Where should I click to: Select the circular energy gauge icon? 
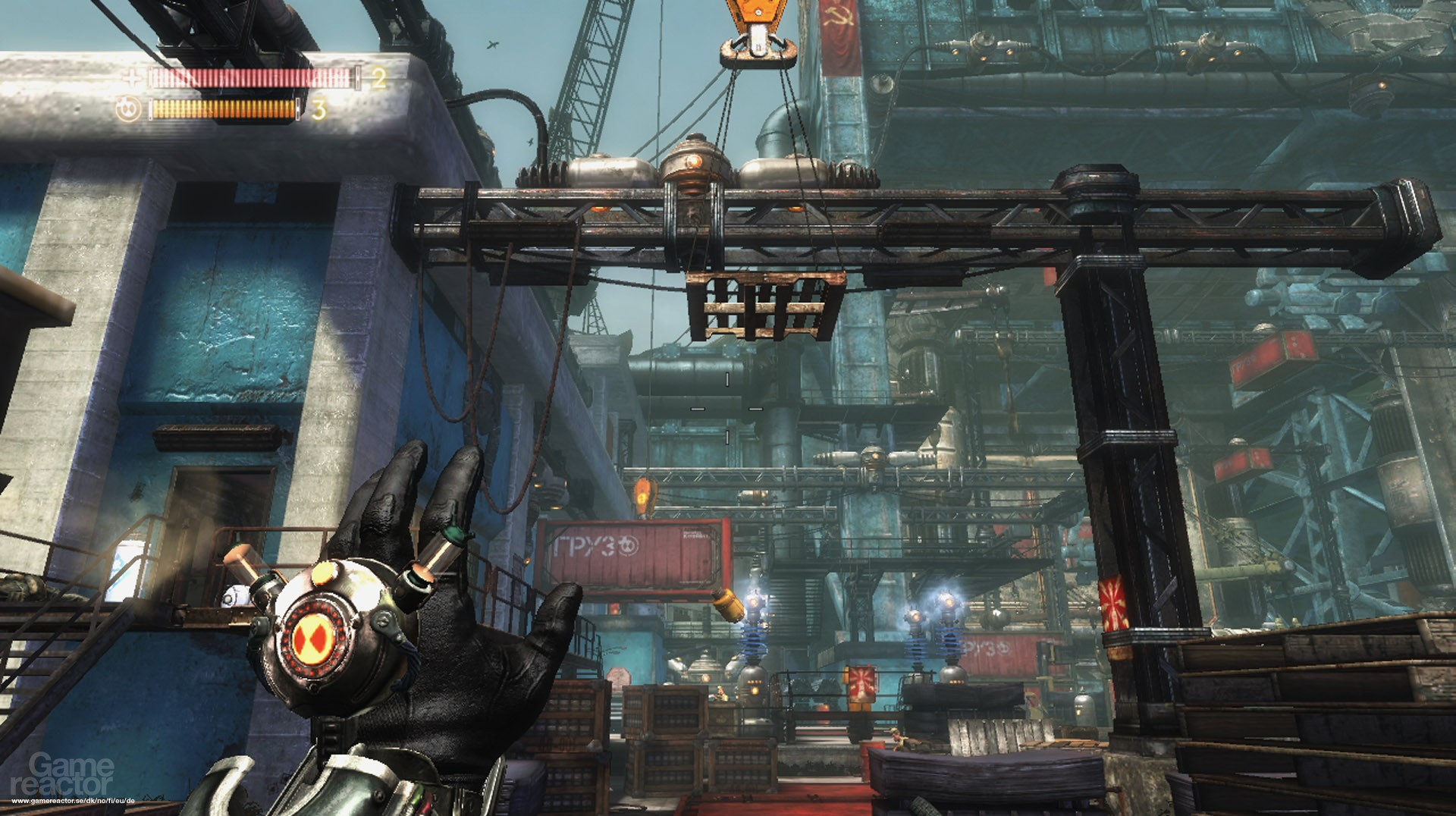pos(127,108)
